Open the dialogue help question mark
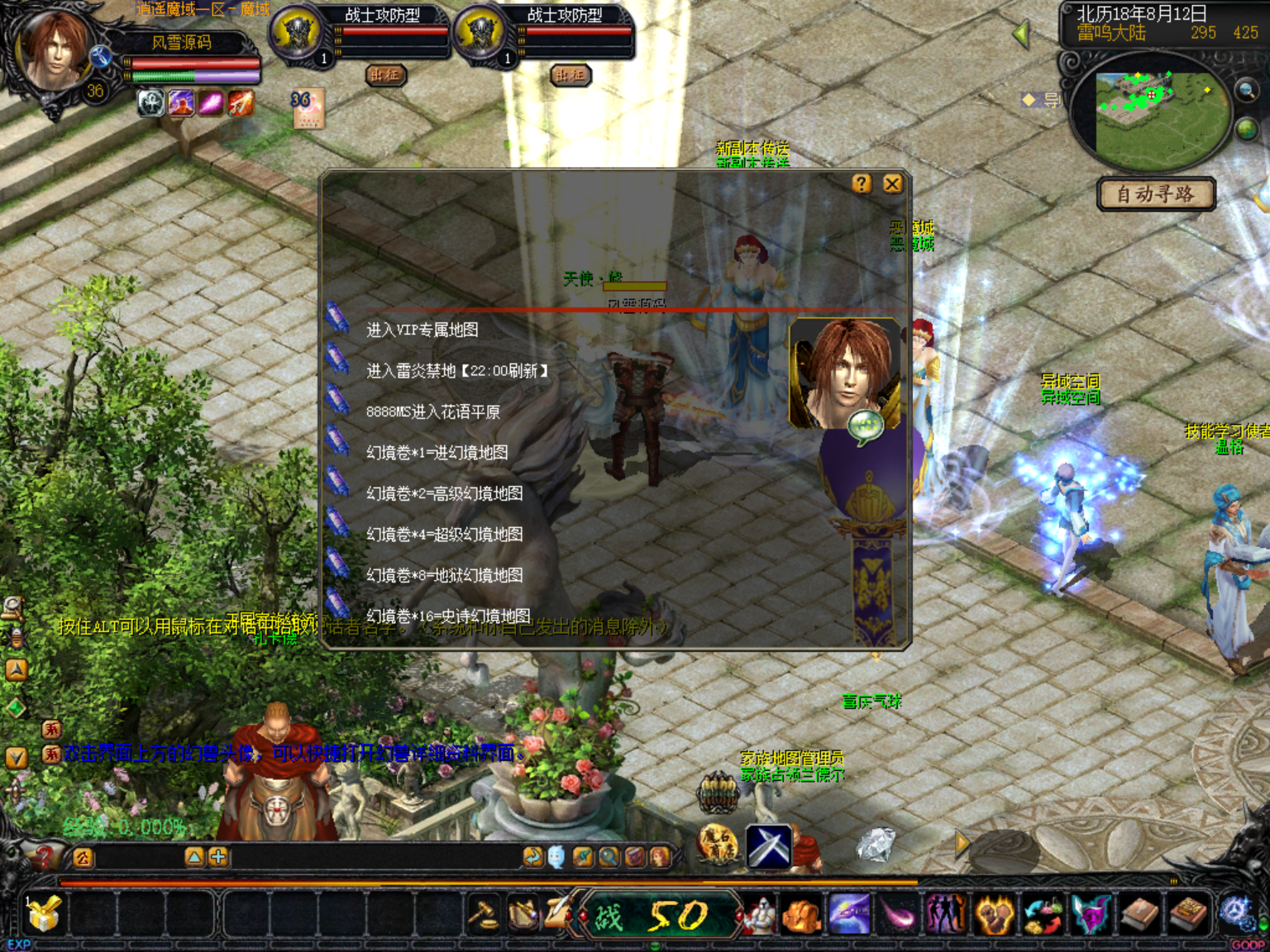Image resolution: width=1270 pixels, height=952 pixels. tap(862, 183)
